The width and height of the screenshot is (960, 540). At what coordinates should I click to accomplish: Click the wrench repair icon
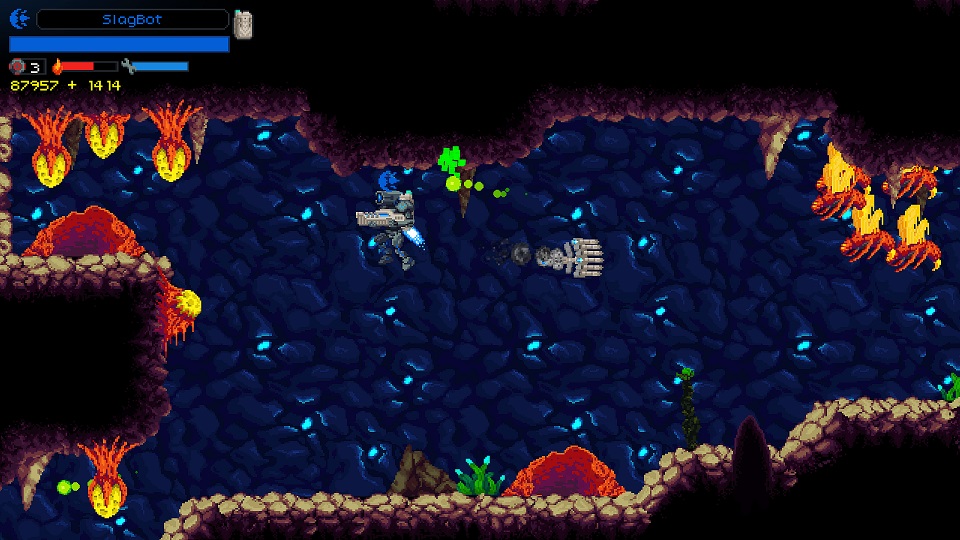pyautogui.click(x=128, y=67)
